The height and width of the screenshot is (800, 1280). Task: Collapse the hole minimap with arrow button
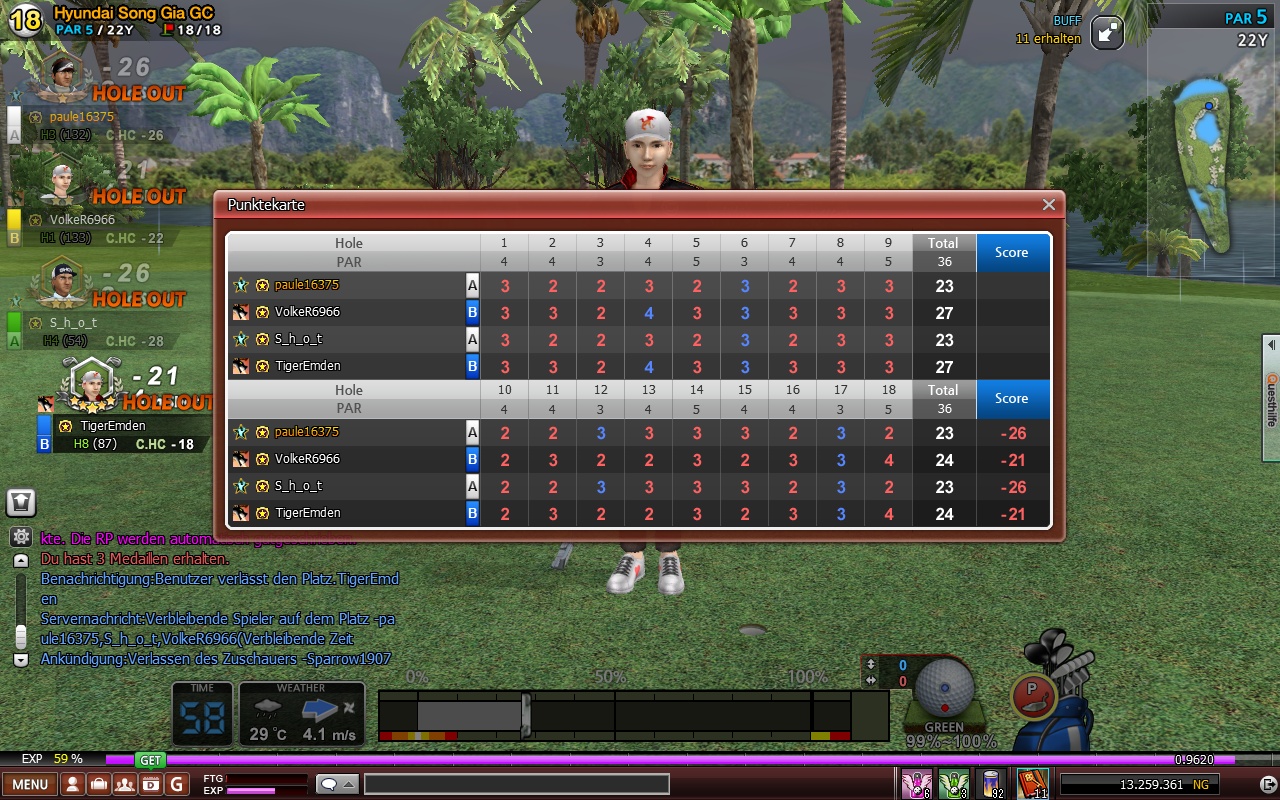pyautogui.click(x=1107, y=32)
